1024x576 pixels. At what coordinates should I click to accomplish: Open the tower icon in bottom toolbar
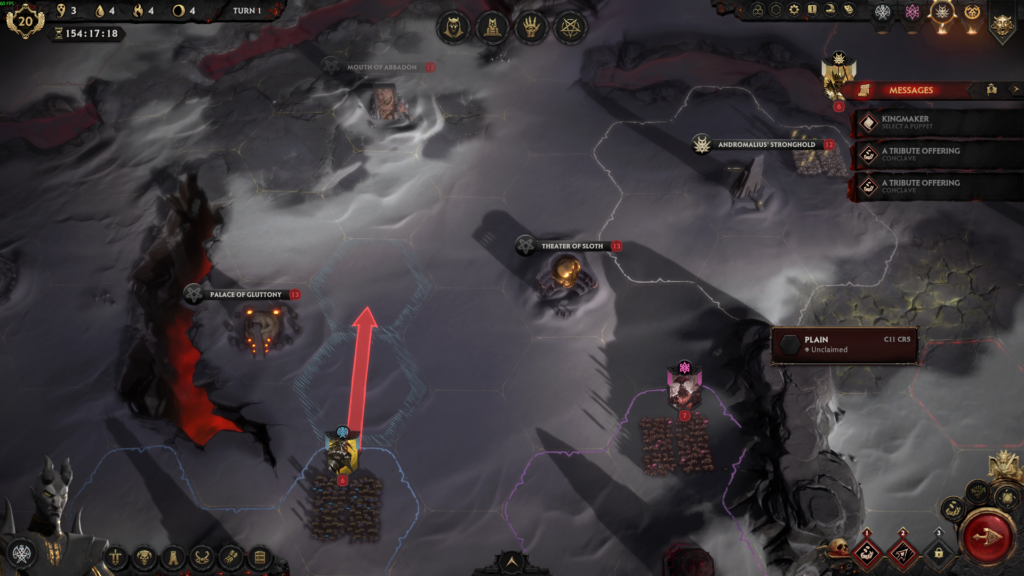[172, 557]
